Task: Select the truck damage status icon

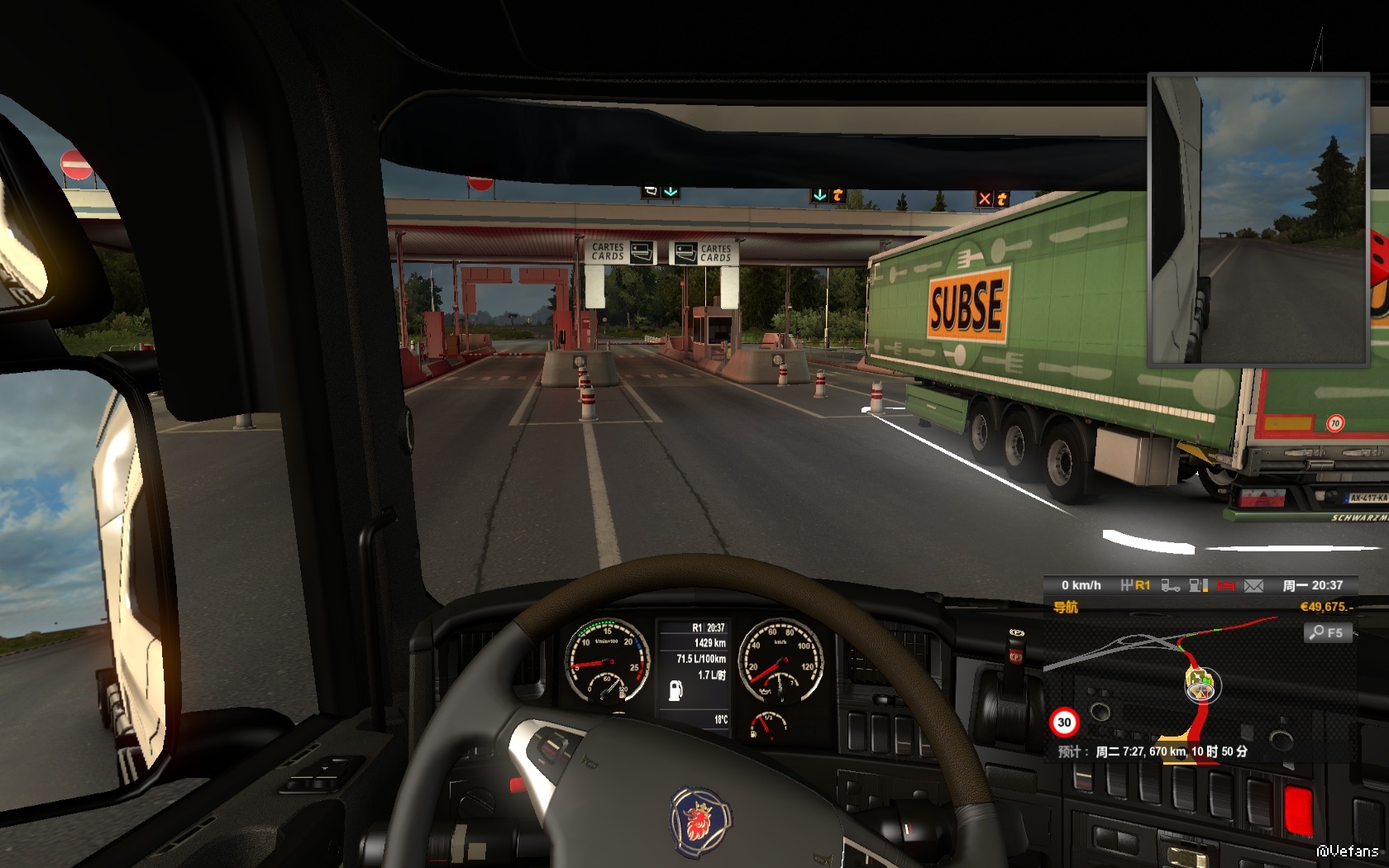Action: [1170, 586]
